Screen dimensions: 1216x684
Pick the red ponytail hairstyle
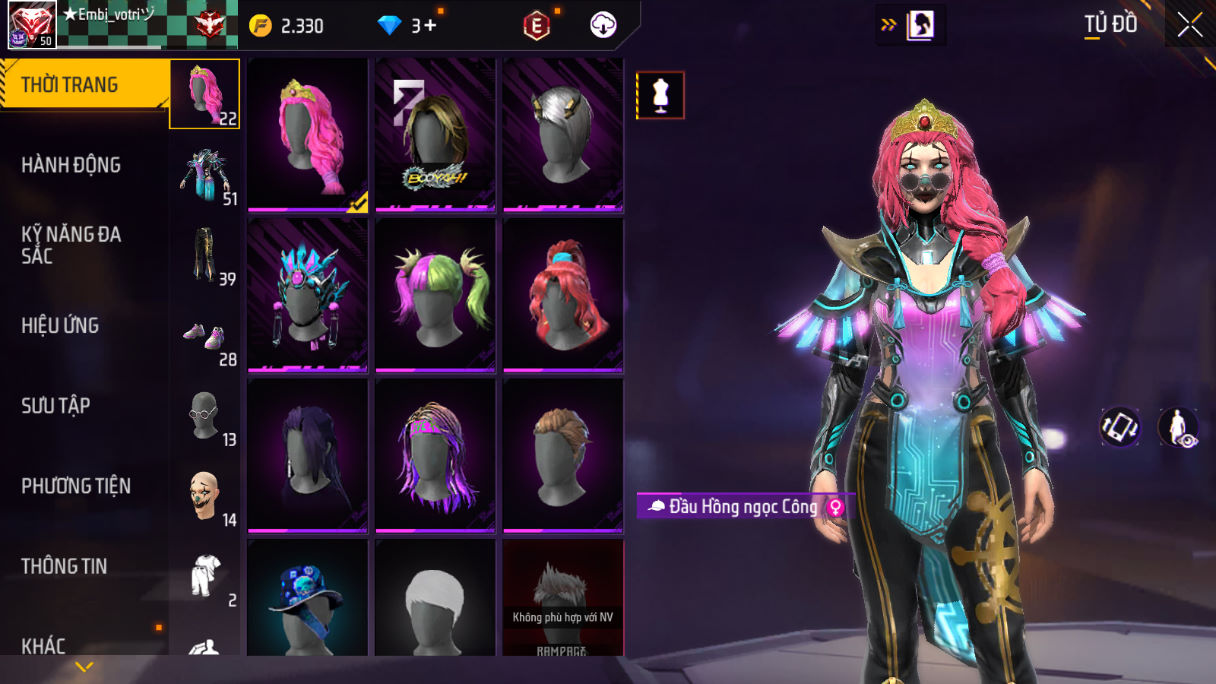pos(563,294)
